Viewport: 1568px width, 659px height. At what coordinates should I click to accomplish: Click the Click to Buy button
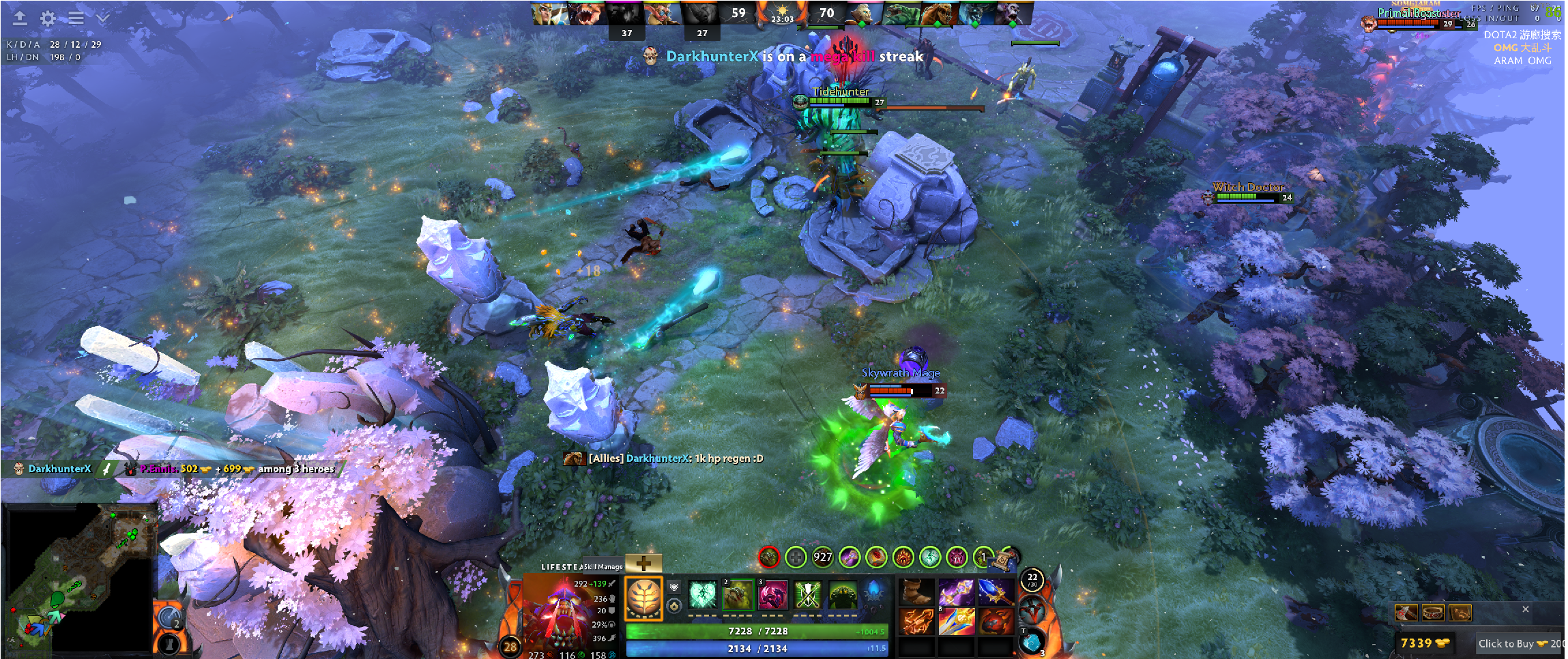point(1518,643)
